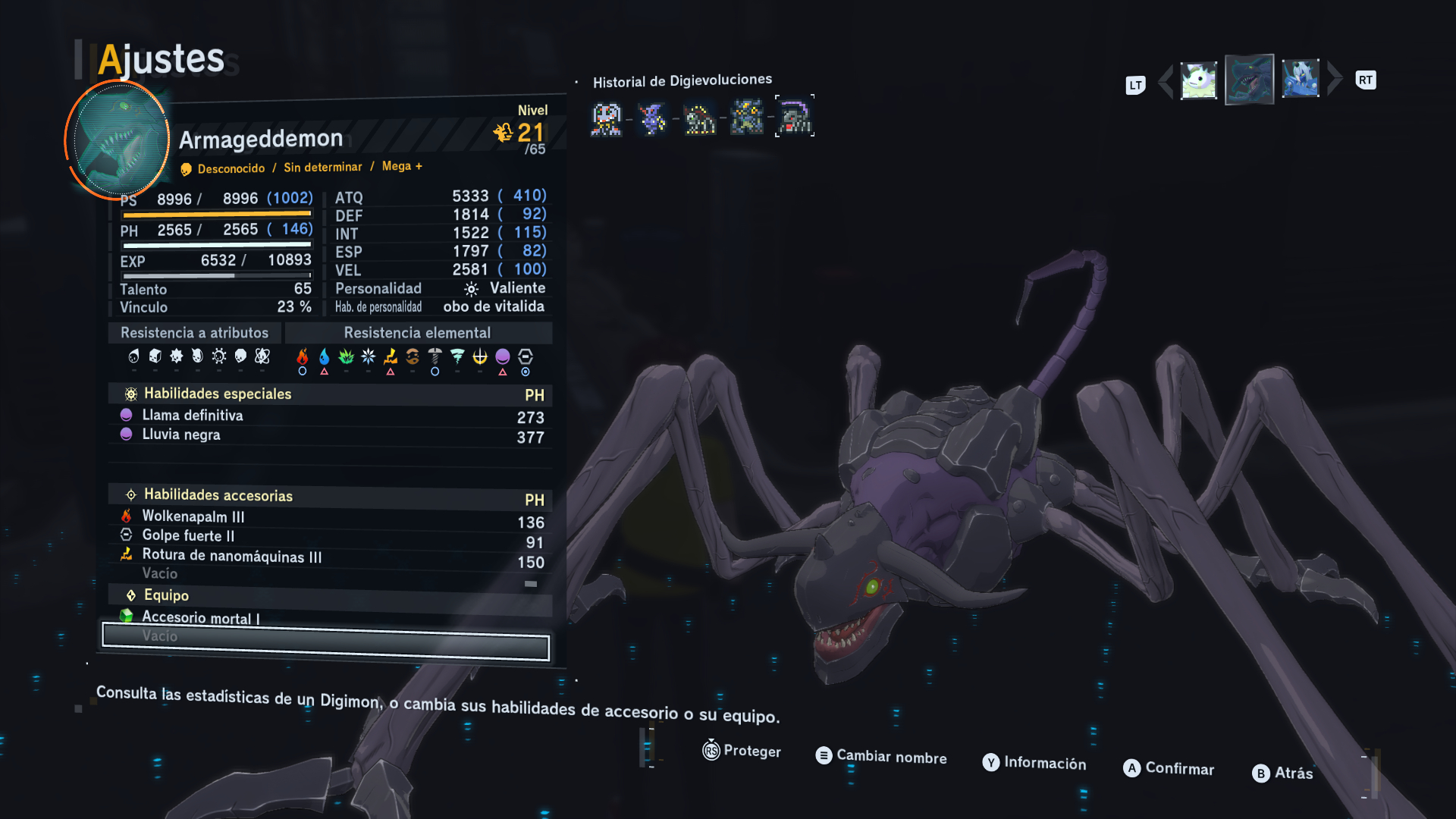Image resolution: width=1456 pixels, height=819 pixels.
Task: Go back with the Atrás option
Action: [1282, 773]
